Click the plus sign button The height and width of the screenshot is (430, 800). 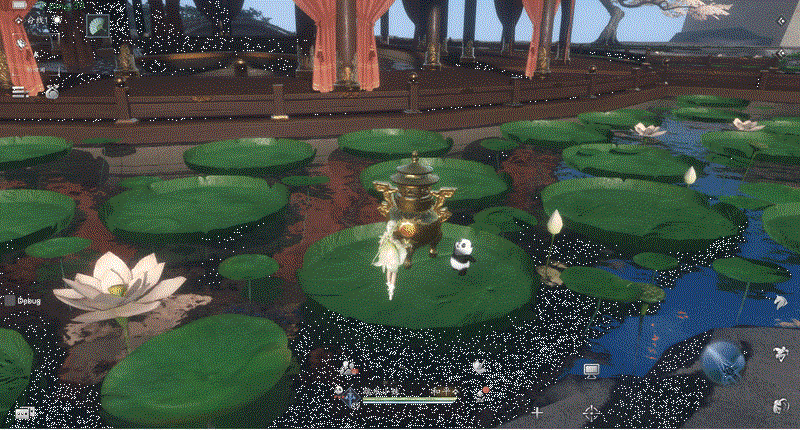click(x=537, y=412)
